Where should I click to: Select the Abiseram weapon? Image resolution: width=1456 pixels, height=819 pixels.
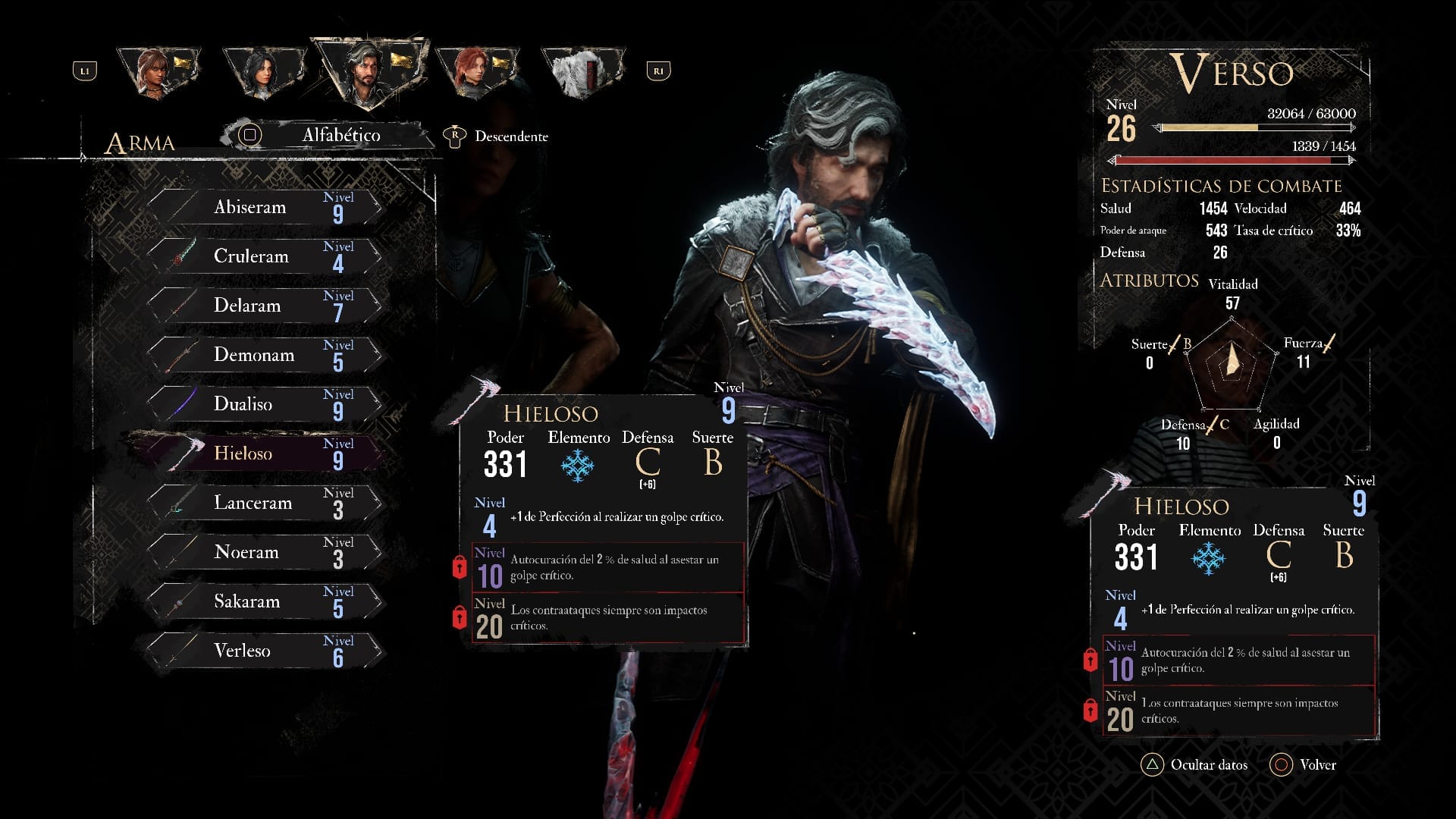tap(262, 207)
